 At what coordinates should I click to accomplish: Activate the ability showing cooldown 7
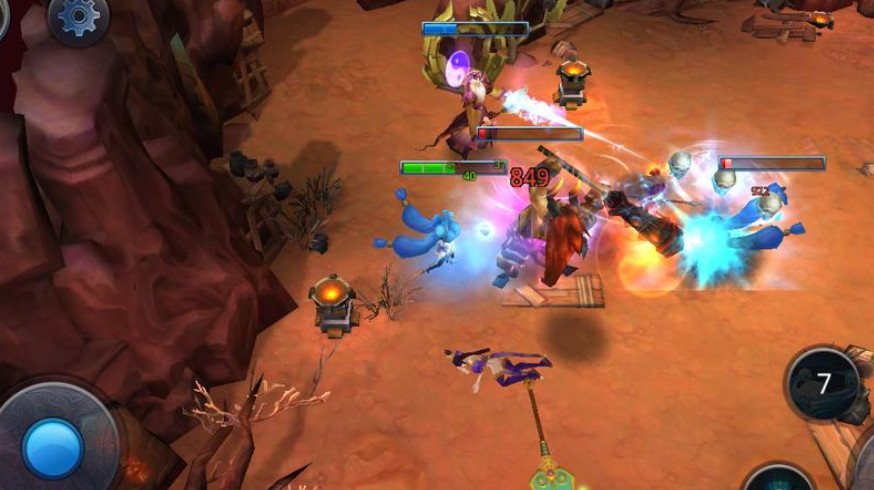pos(824,384)
